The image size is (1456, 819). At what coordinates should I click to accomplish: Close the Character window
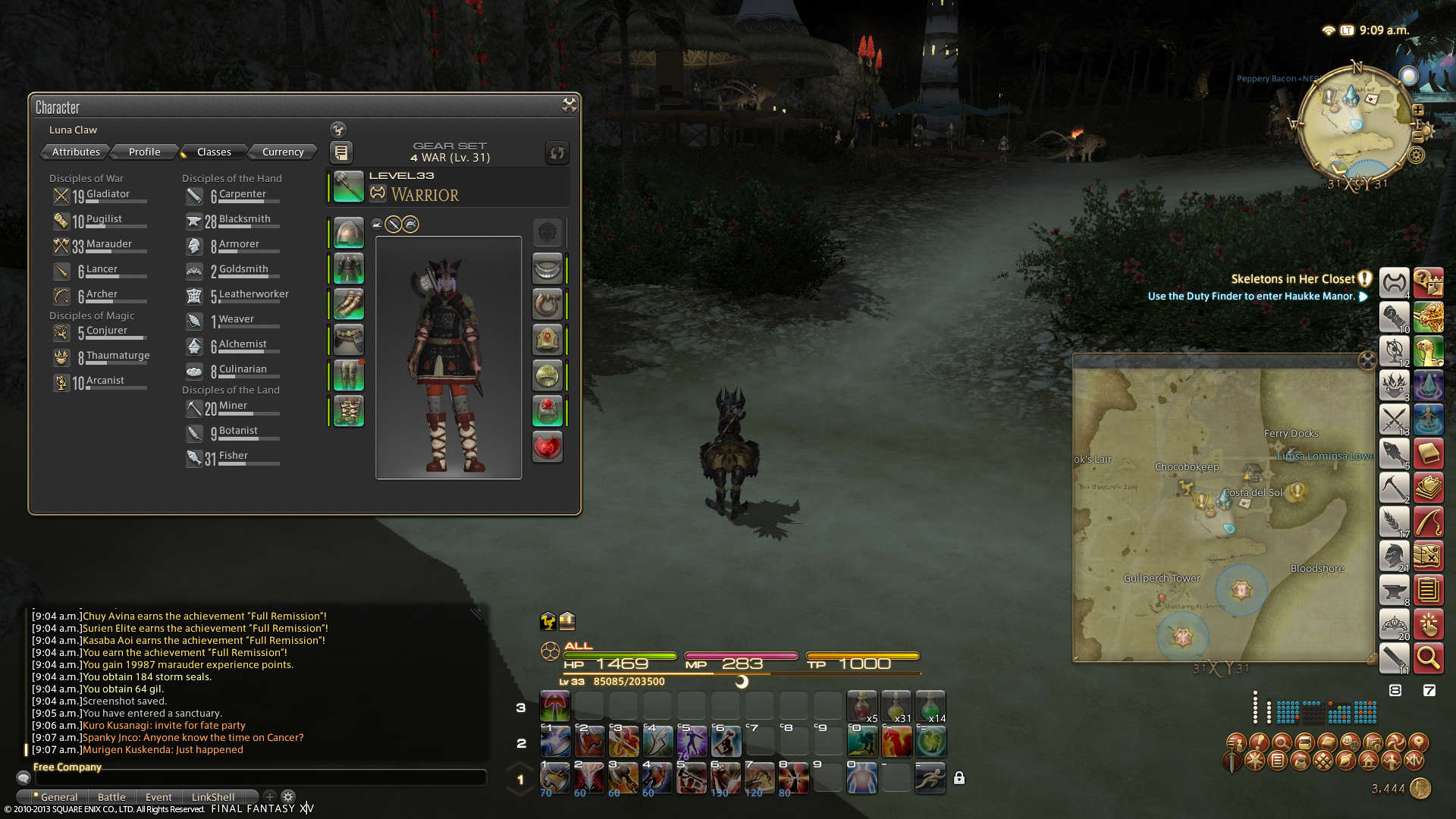pos(569,105)
